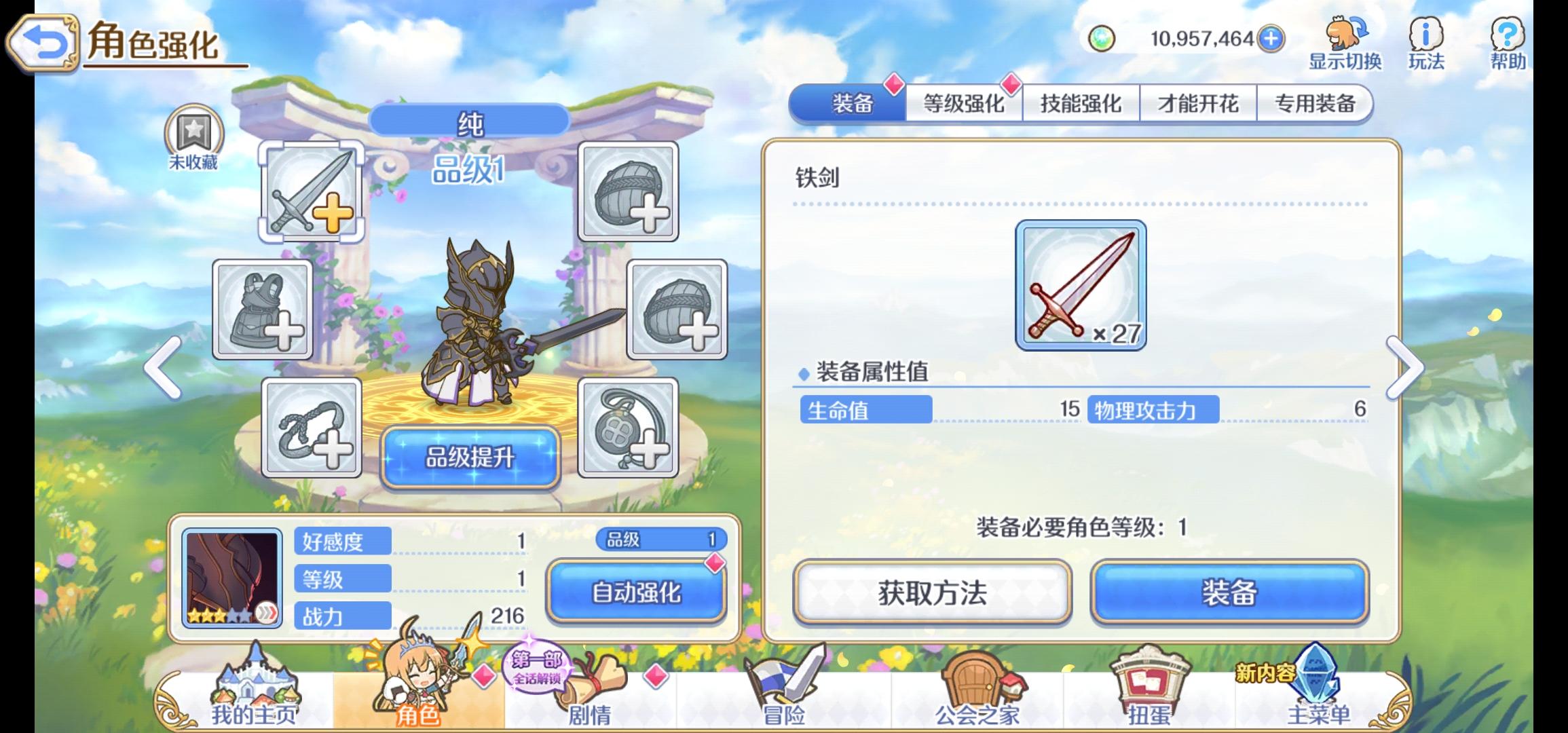The height and width of the screenshot is (733, 1568).
Task: Go to the 冒险 adventure section
Action: pos(778,692)
